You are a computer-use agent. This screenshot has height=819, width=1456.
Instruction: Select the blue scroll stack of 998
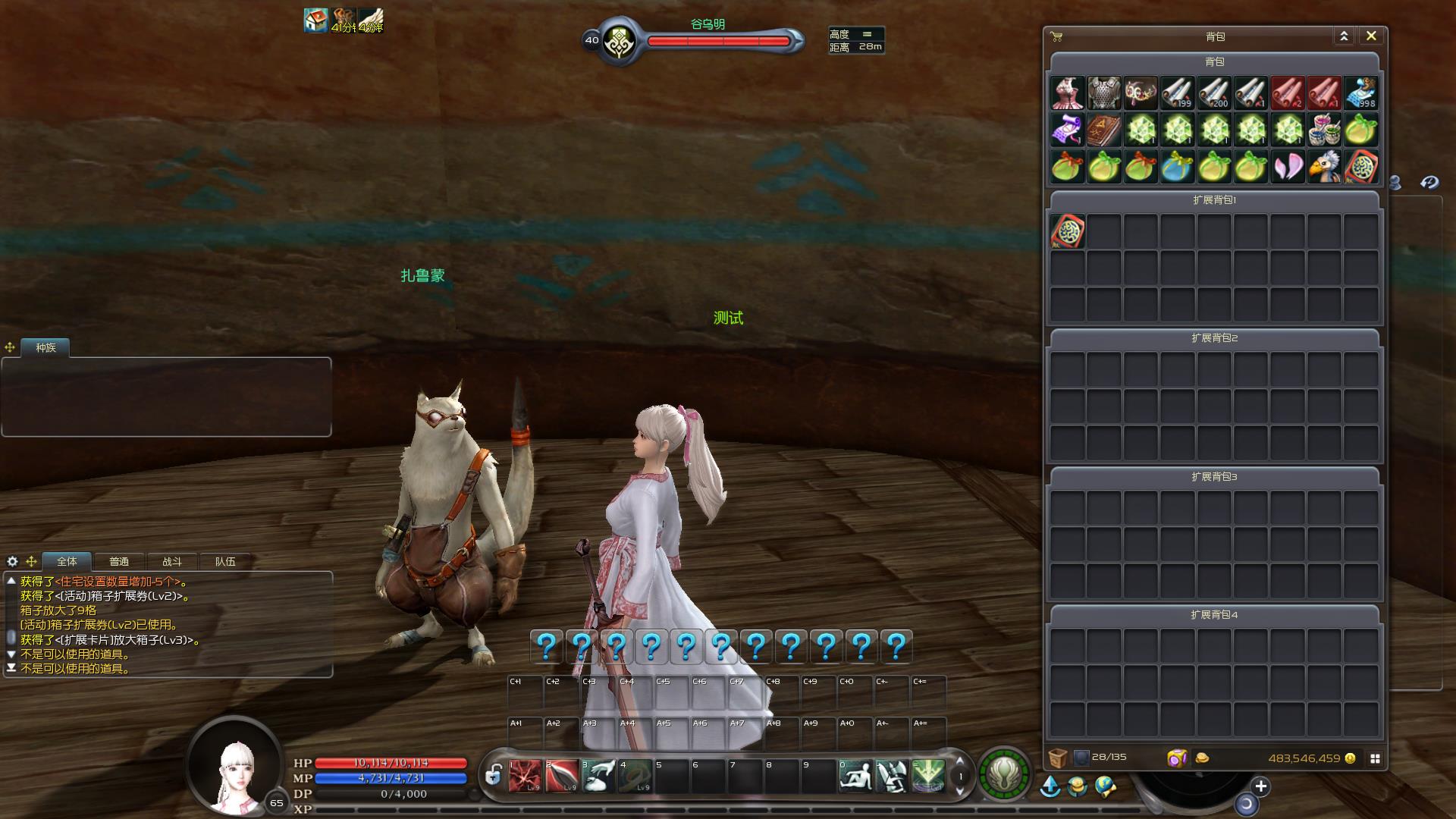pyautogui.click(x=1361, y=93)
